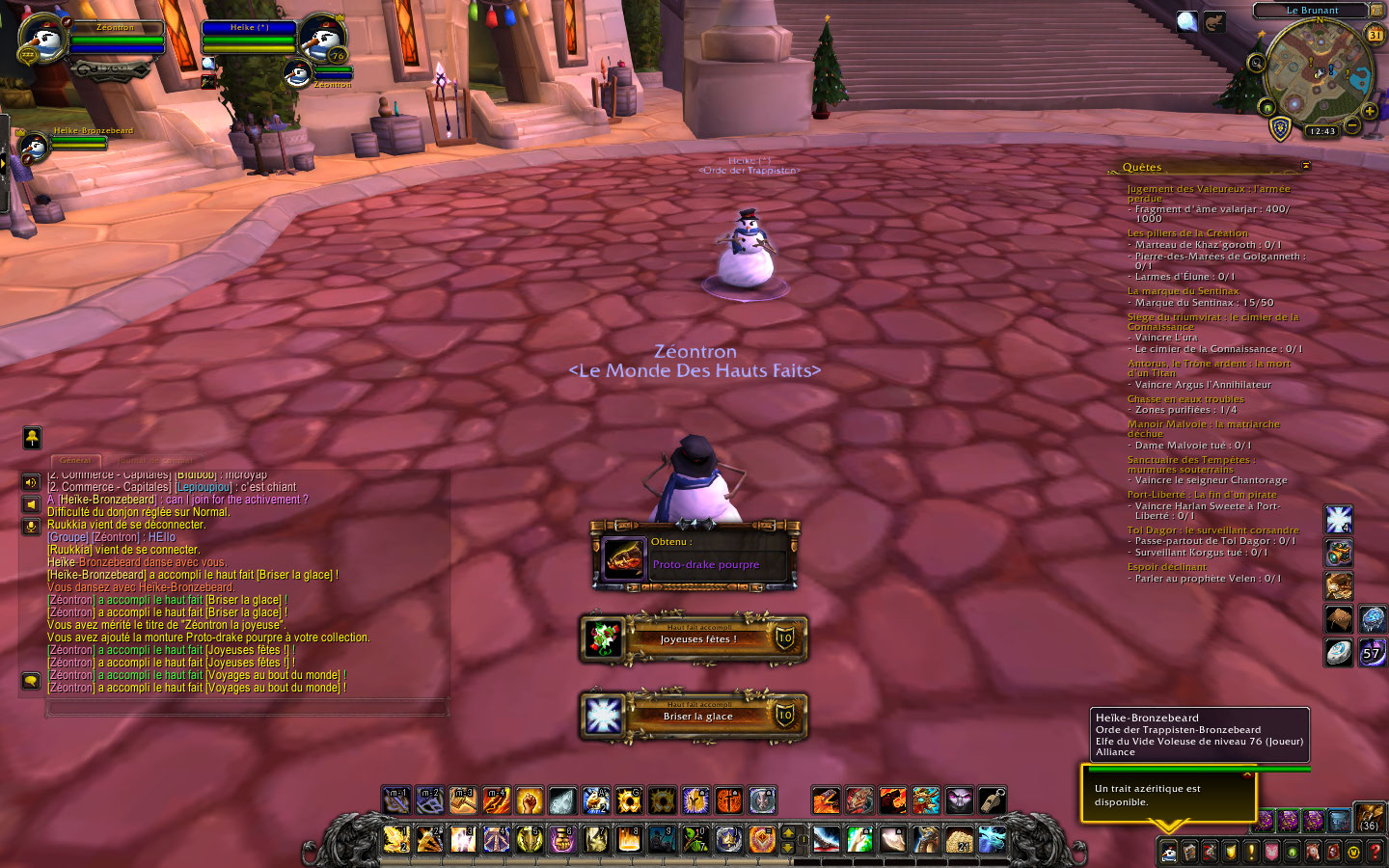Open the main backpack showing 36
The height and width of the screenshot is (868, 1389).
click(1370, 818)
